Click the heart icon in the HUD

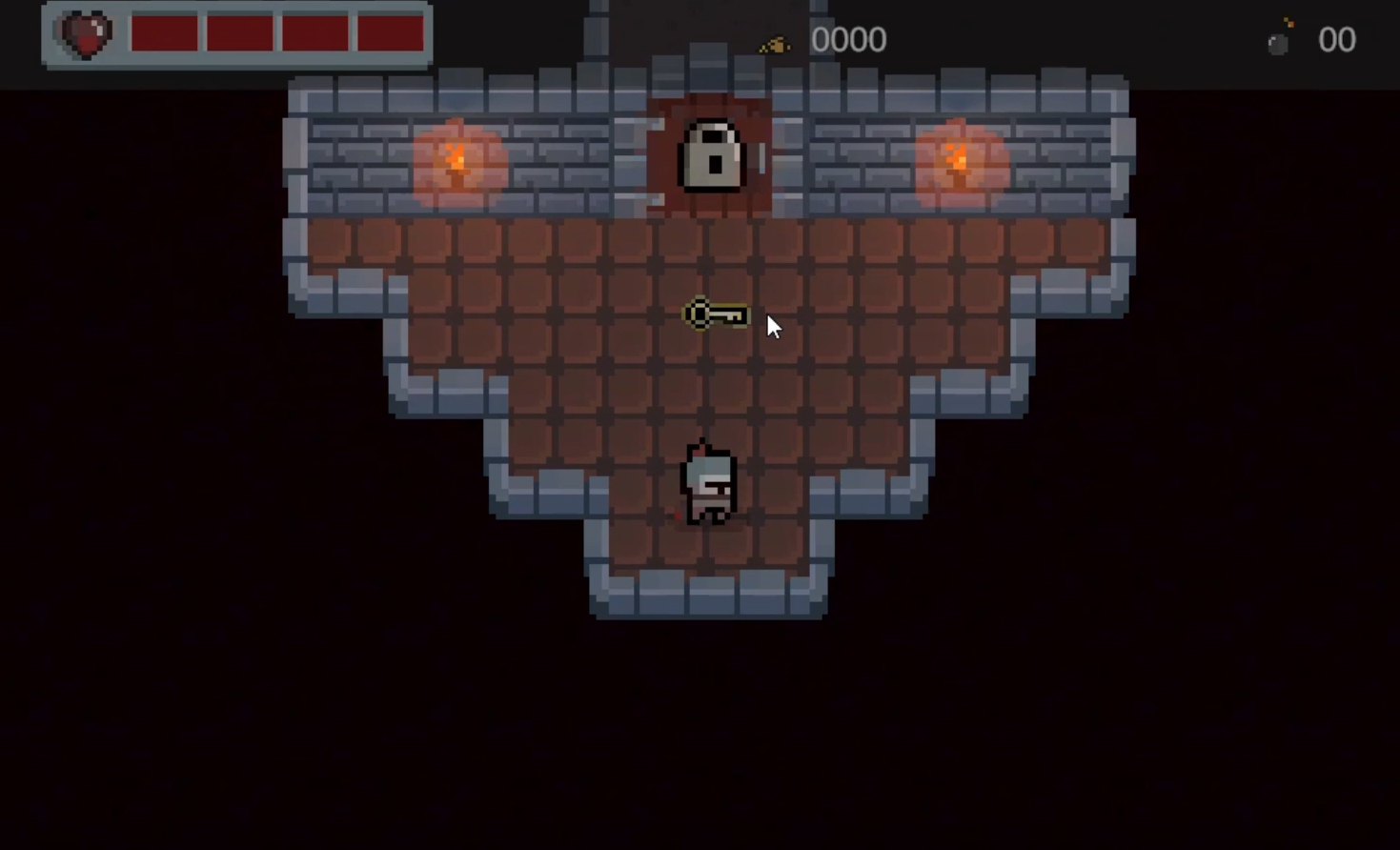pyautogui.click(x=84, y=35)
